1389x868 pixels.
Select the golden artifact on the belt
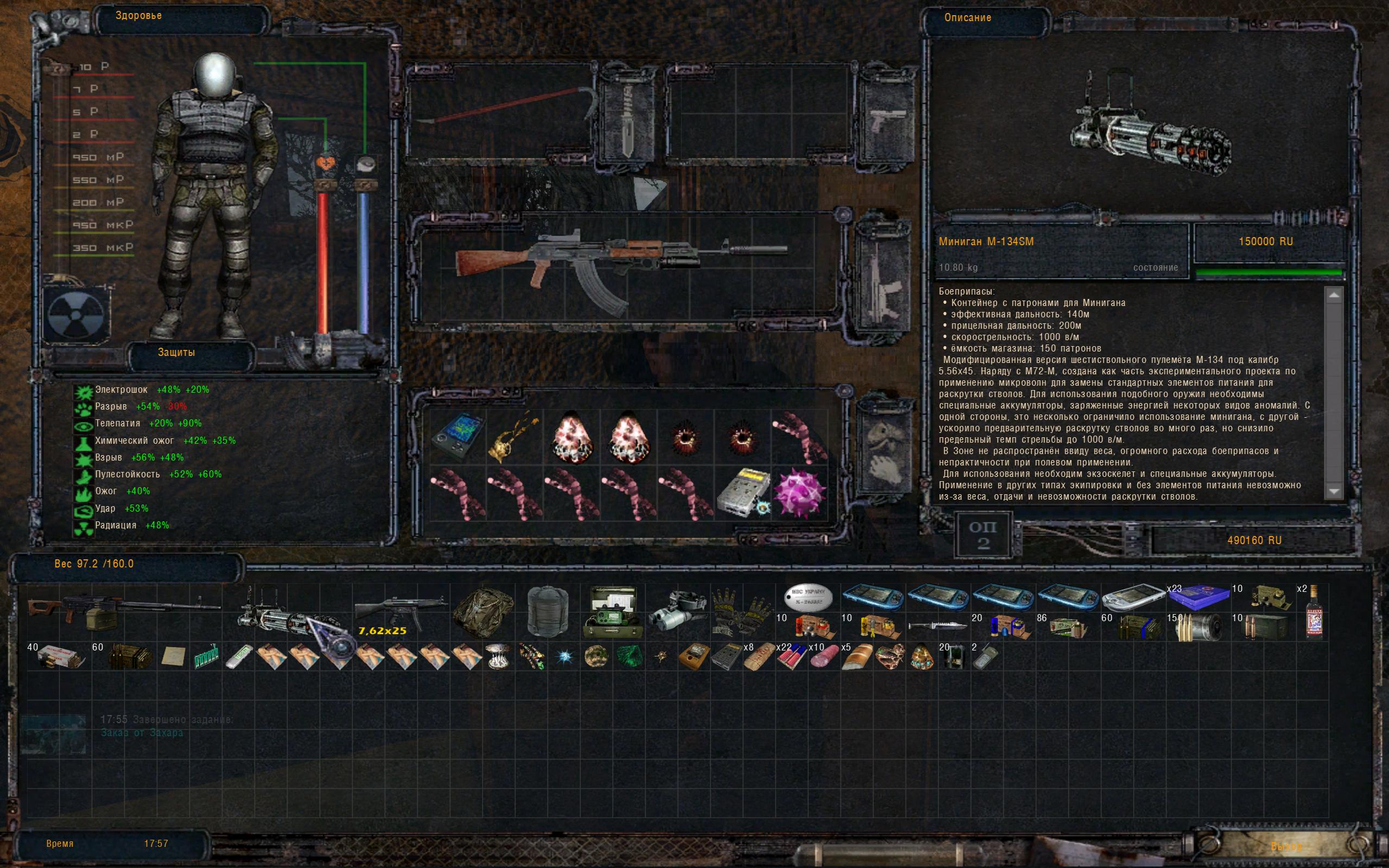514,437
